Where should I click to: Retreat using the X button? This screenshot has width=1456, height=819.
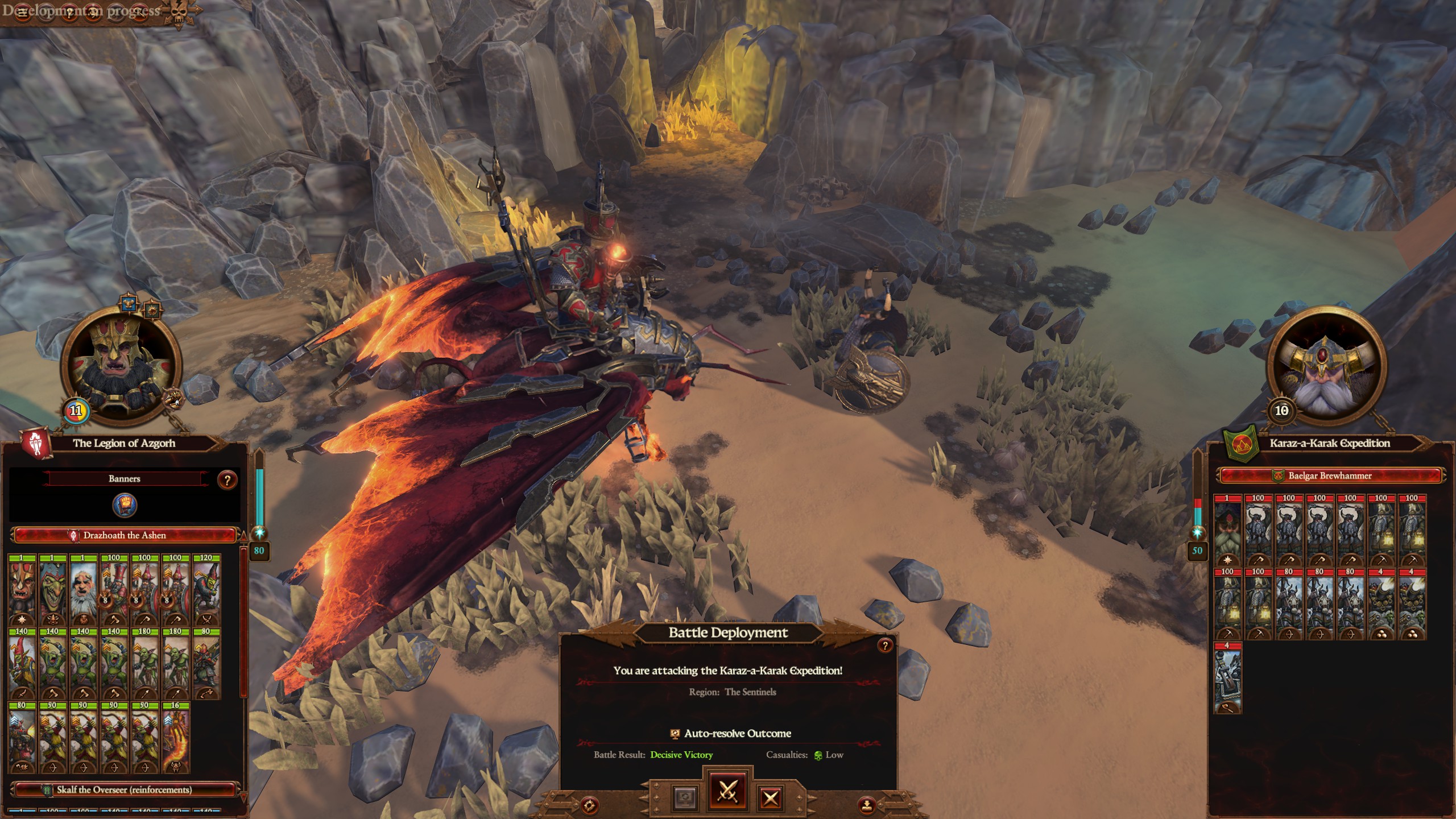coord(770,798)
